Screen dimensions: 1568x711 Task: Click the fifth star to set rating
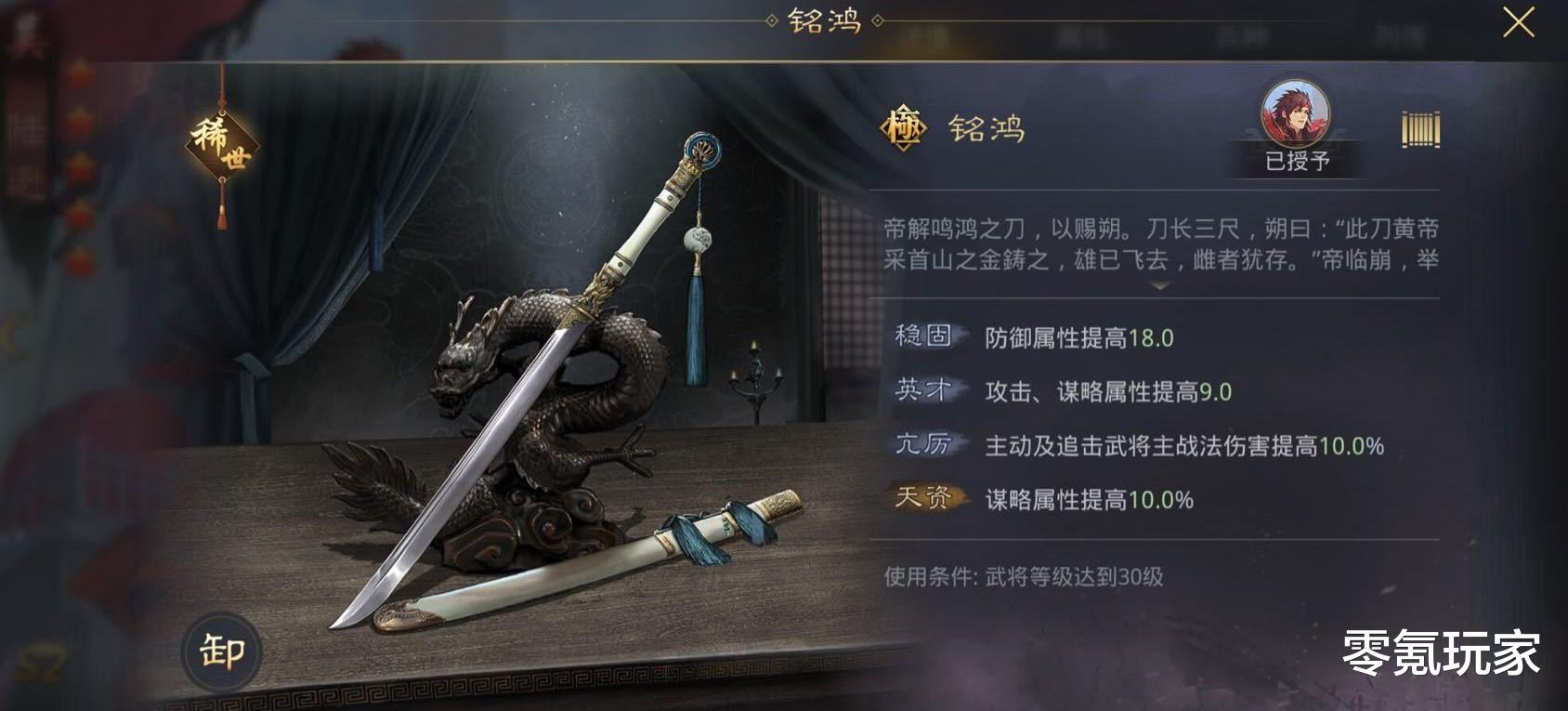[x=83, y=258]
